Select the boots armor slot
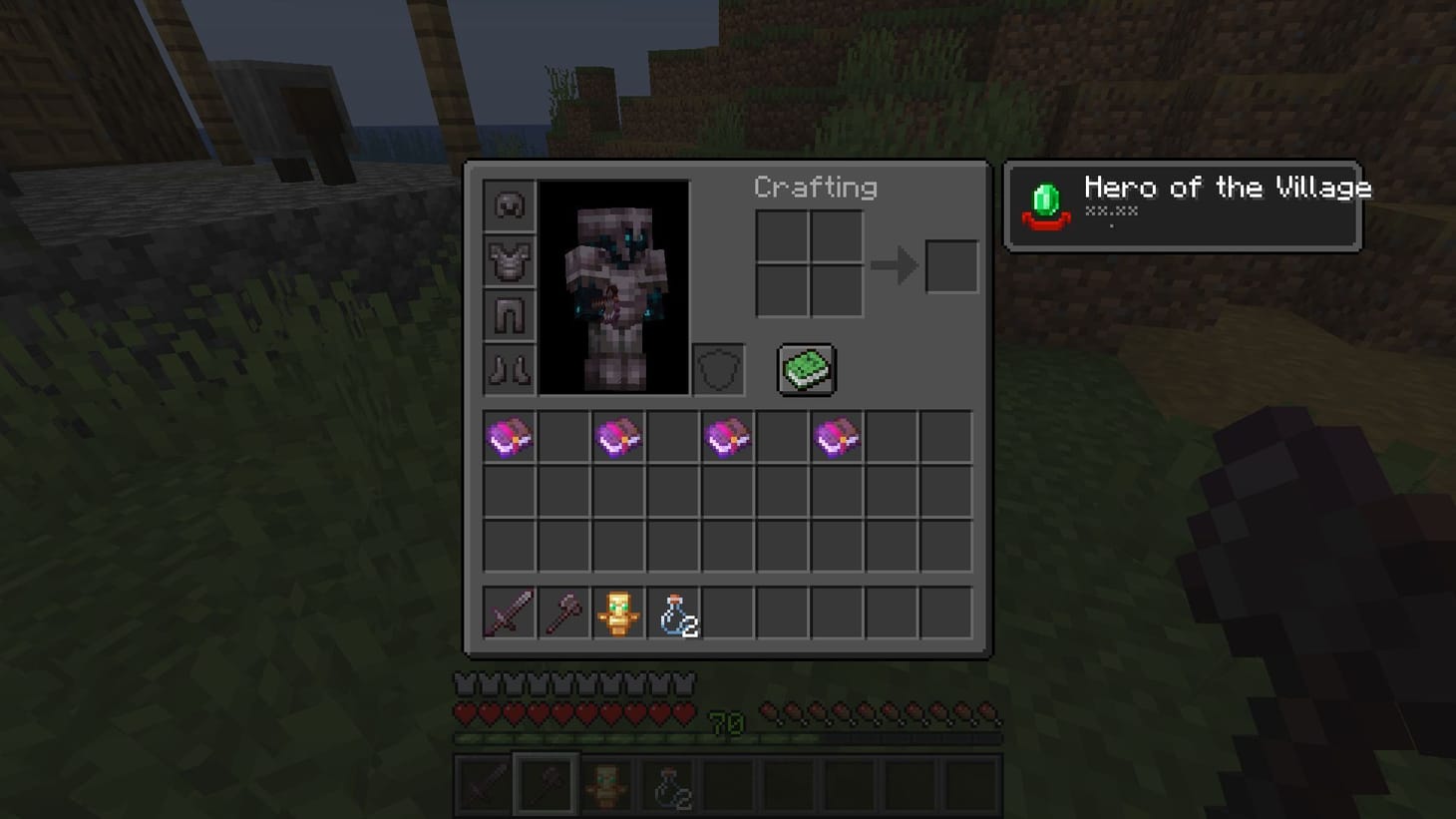This screenshot has height=819, width=1456. tap(509, 368)
